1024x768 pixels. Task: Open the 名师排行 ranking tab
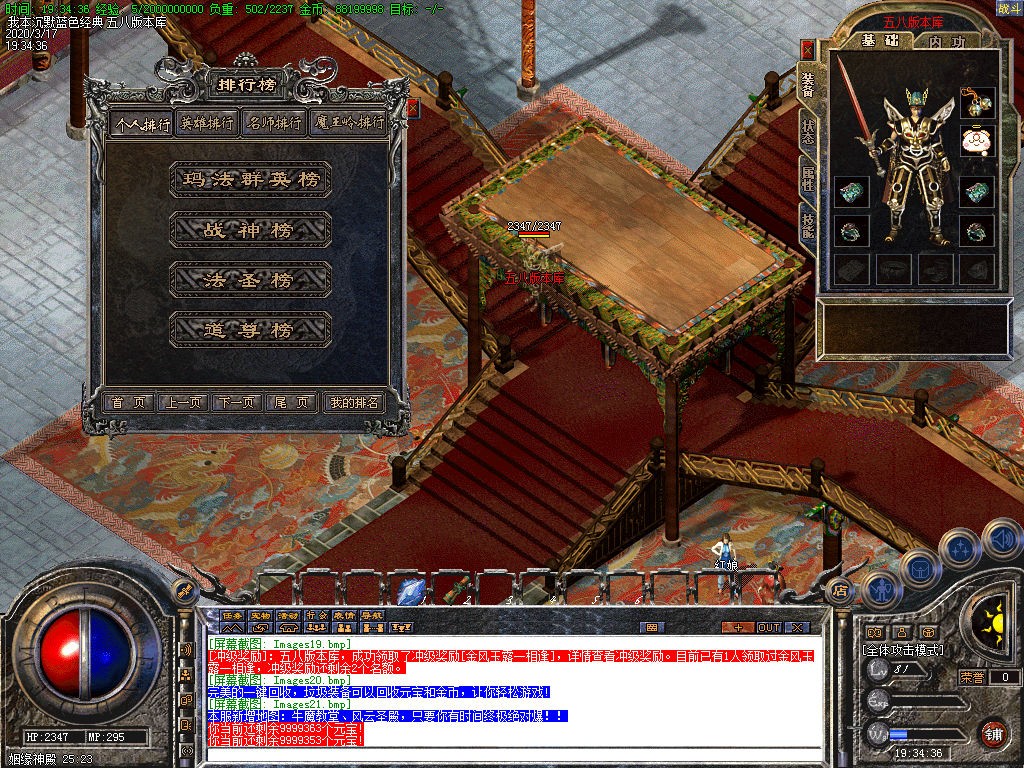(x=273, y=123)
